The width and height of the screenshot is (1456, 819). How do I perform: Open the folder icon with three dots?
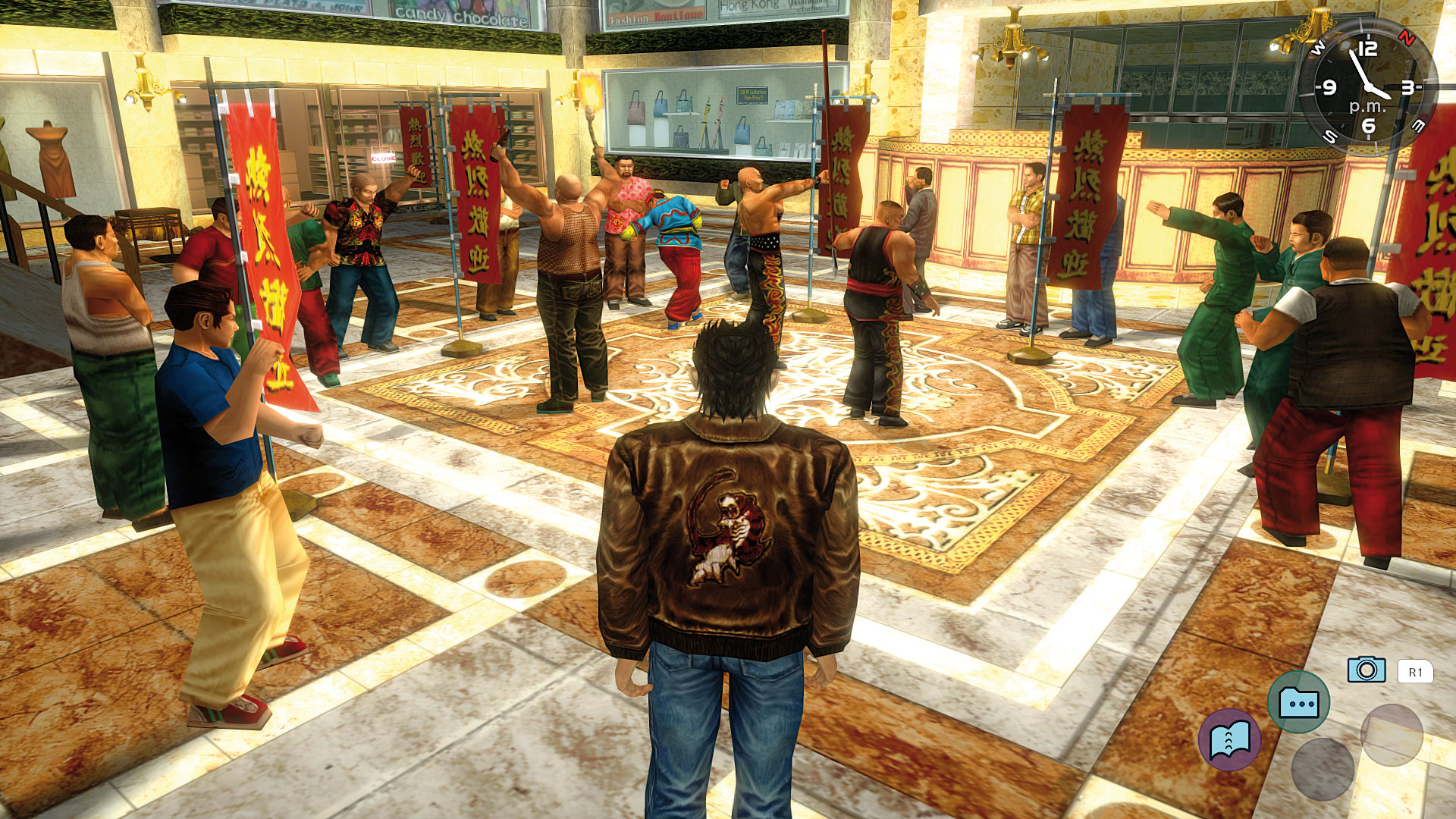point(1298,702)
